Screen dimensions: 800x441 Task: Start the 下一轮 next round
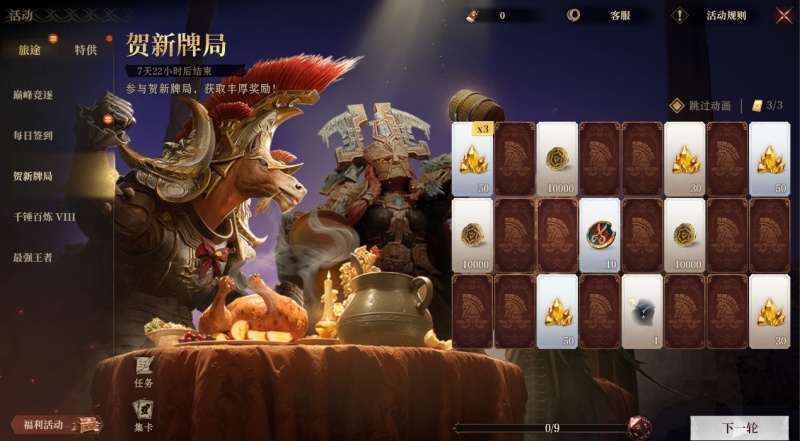(740, 428)
